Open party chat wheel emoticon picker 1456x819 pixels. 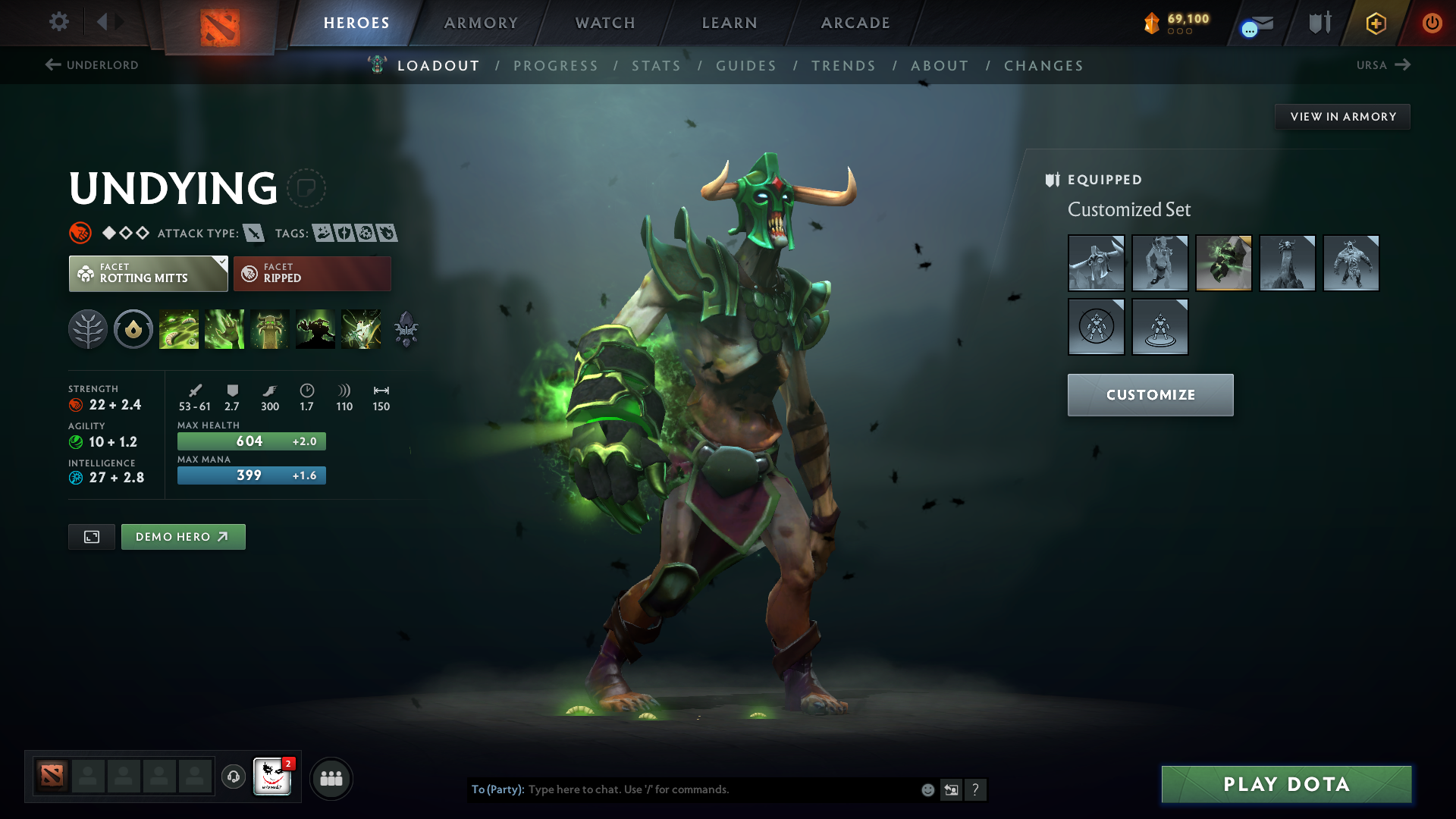tap(927, 789)
